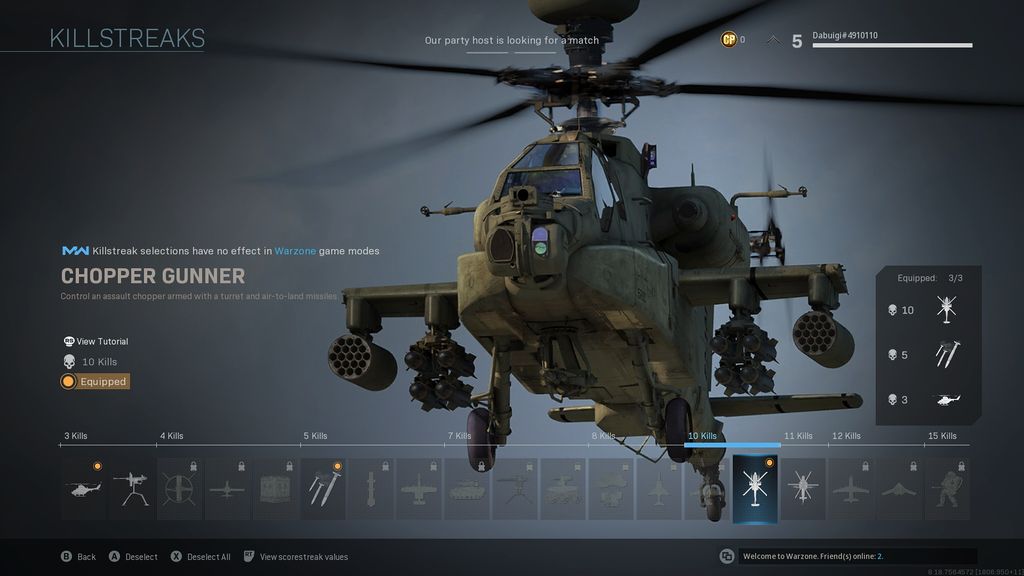Click the highlighted Chopper Gunner slot

[755, 489]
